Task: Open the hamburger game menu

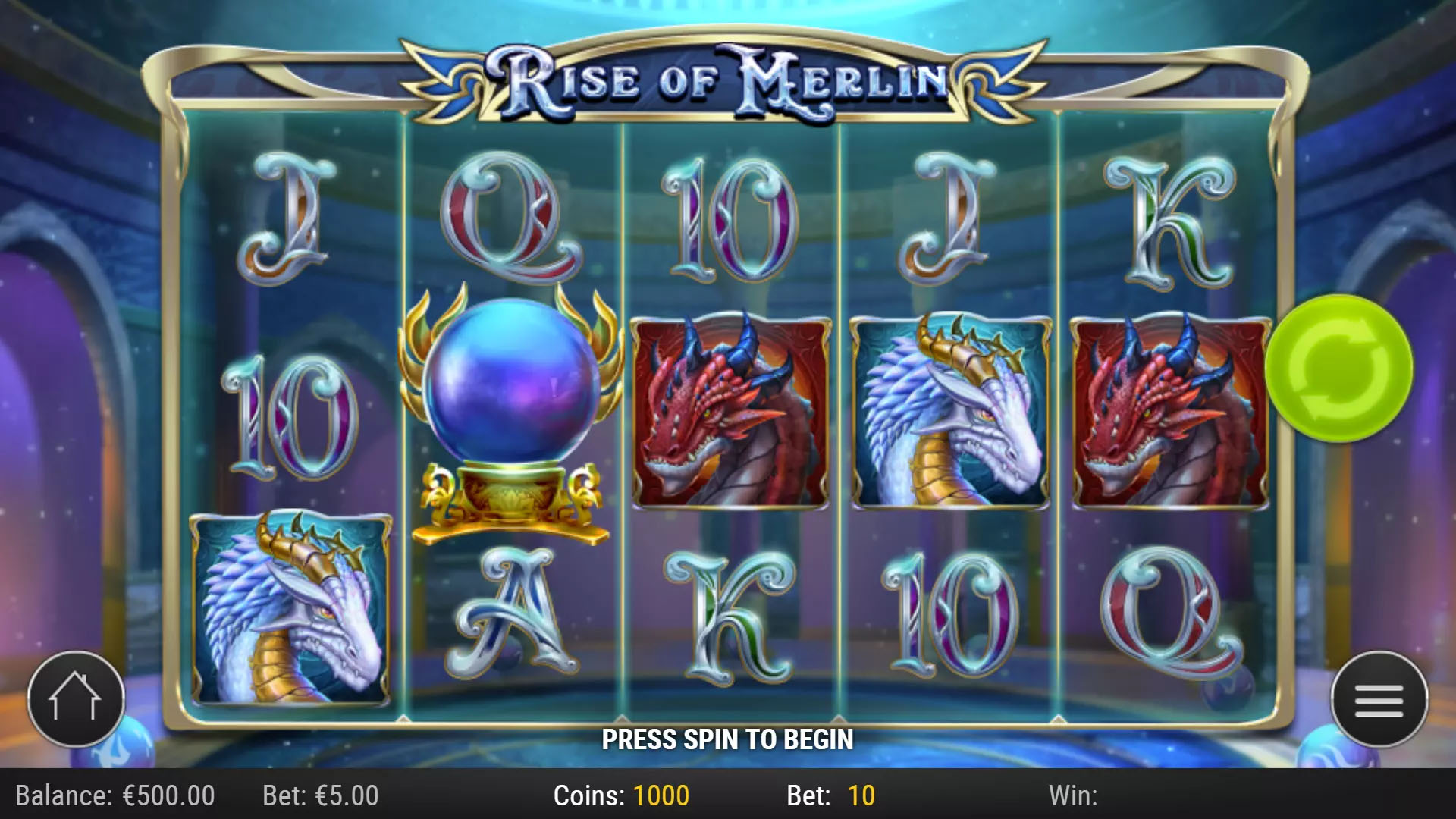Action: coord(1378,699)
